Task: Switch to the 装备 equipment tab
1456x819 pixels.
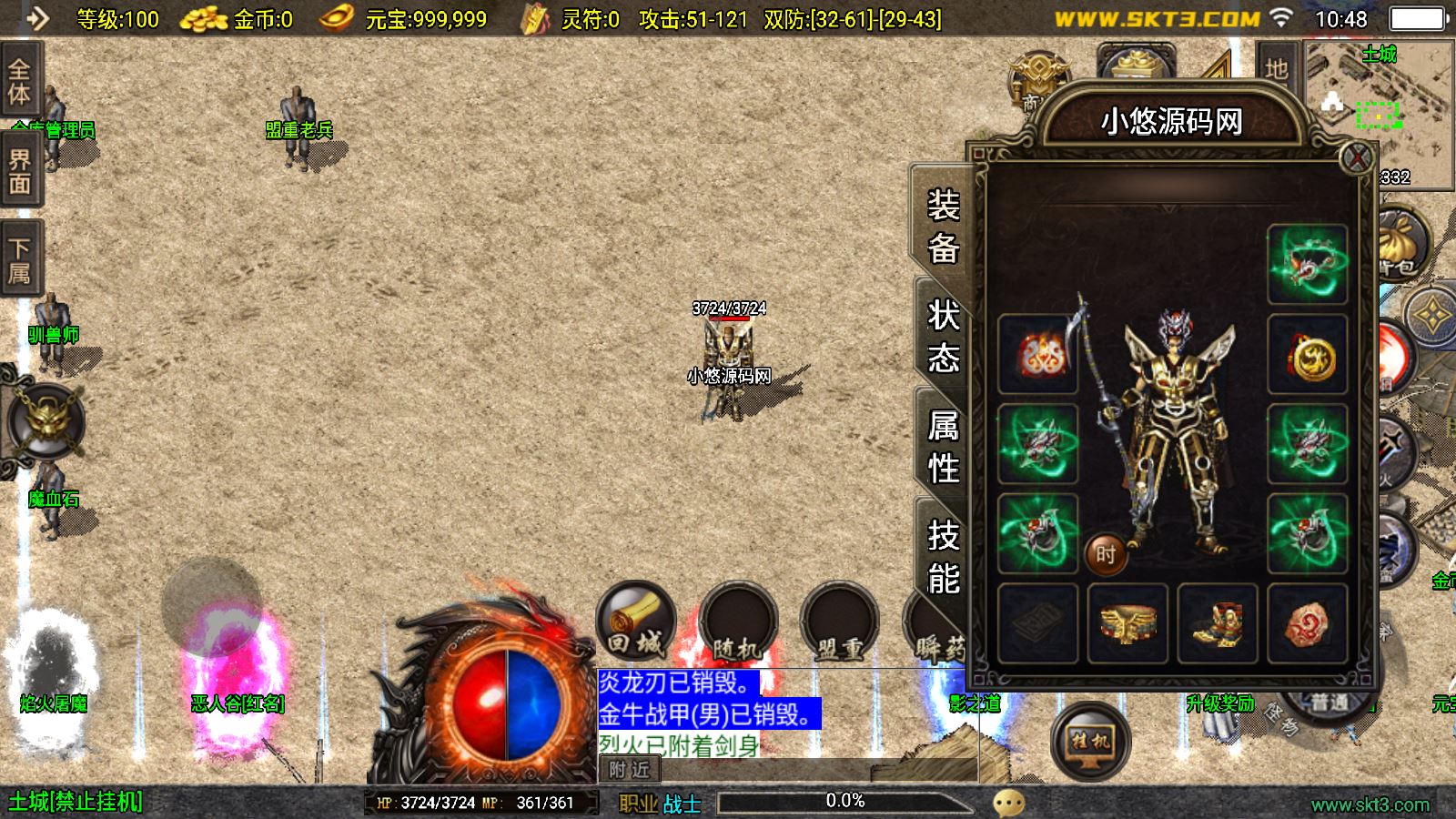Action: pyautogui.click(x=943, y=226)
